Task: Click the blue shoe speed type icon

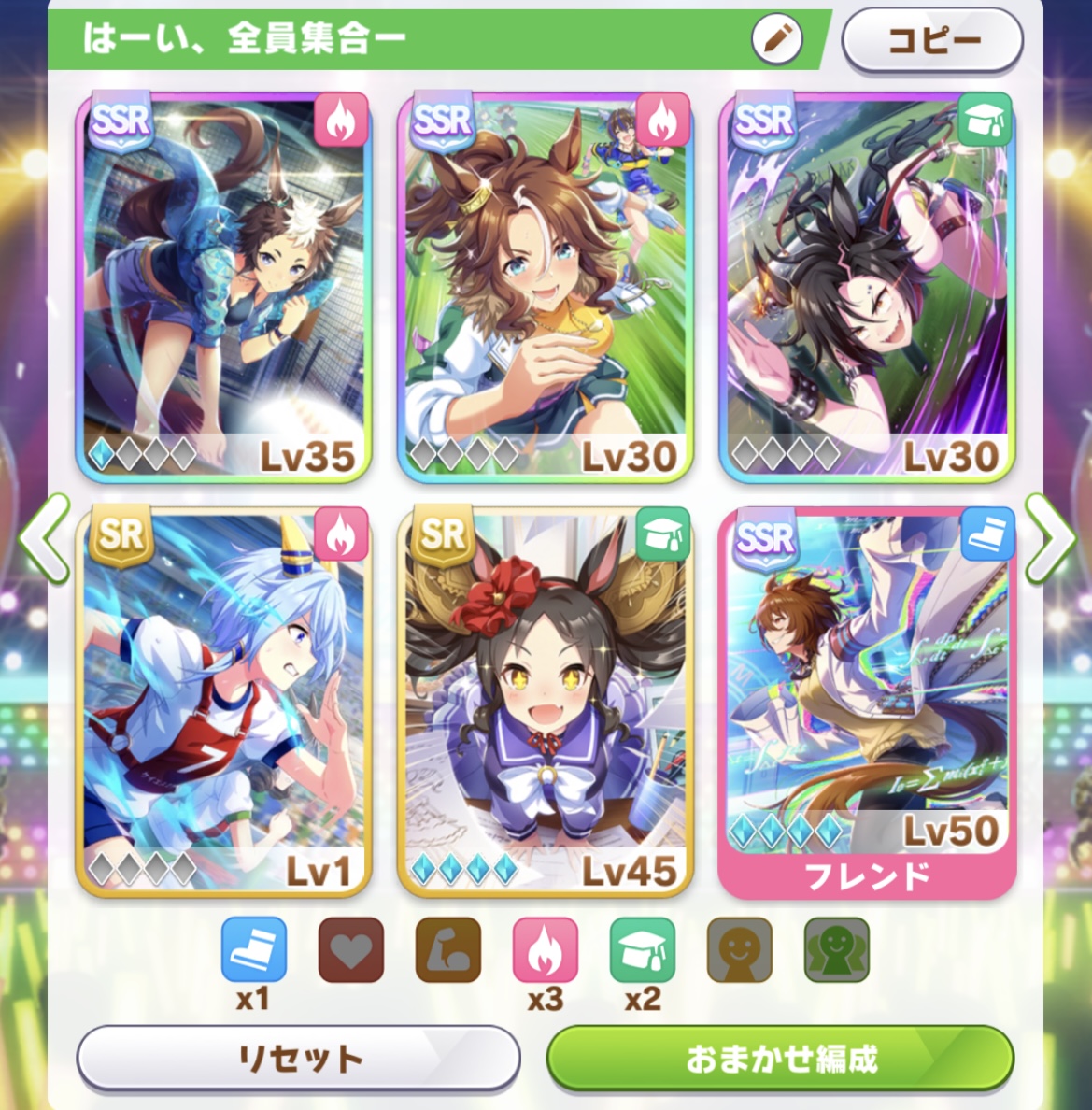Action: 254,950
